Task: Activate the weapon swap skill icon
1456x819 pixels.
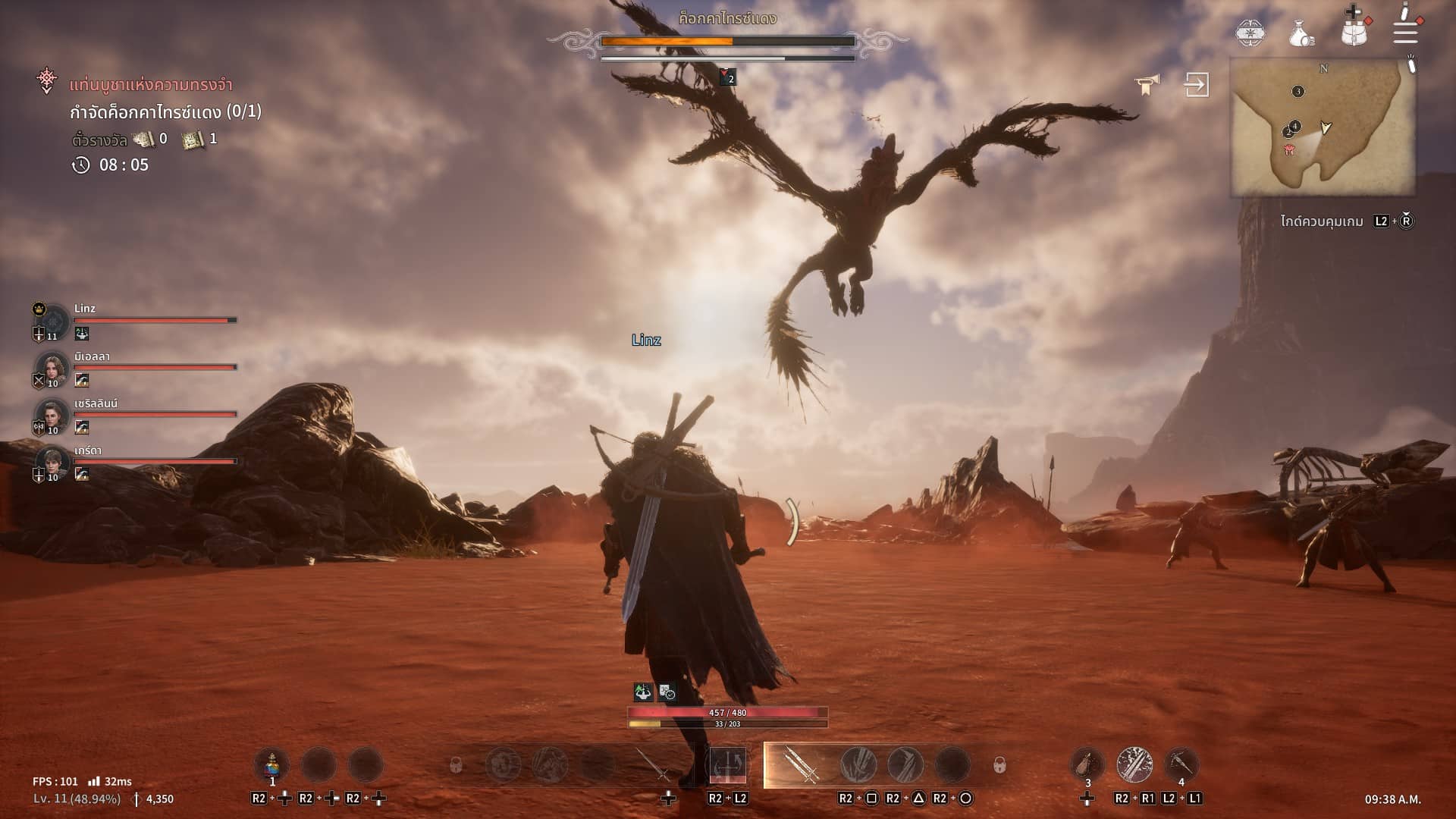Action: (727, 764)
